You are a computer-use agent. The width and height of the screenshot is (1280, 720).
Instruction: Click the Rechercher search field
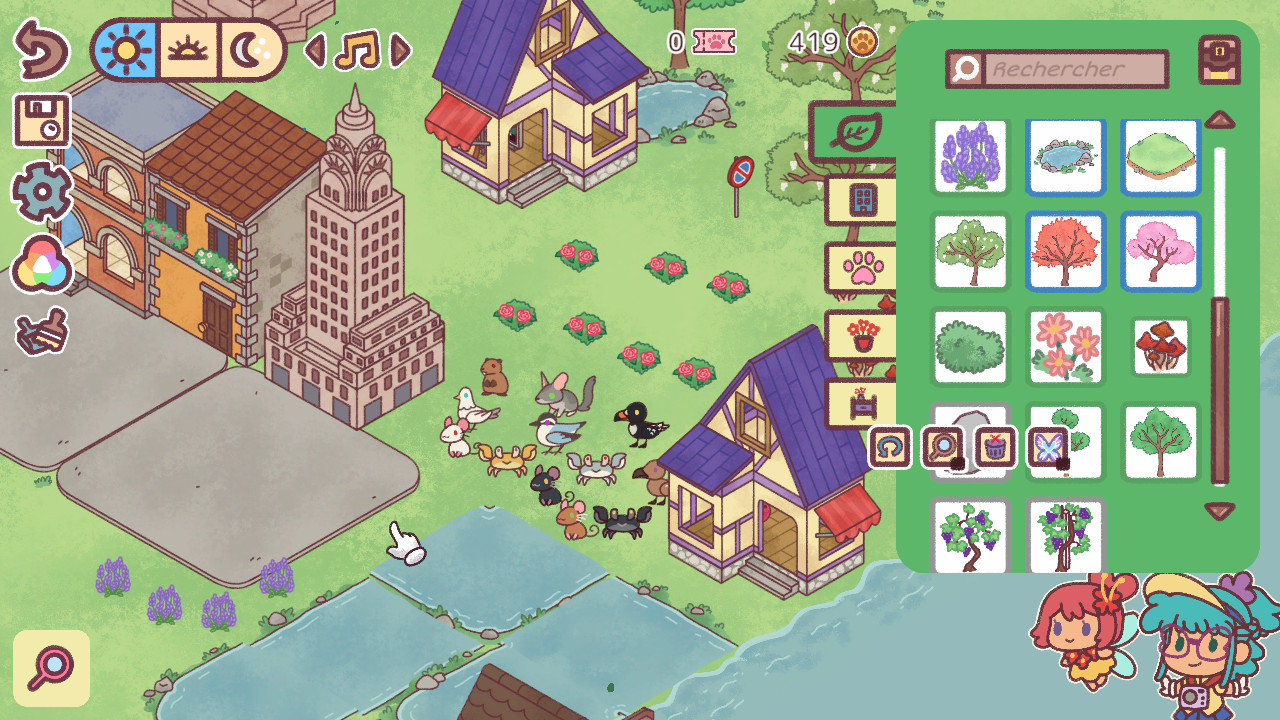1075,69
